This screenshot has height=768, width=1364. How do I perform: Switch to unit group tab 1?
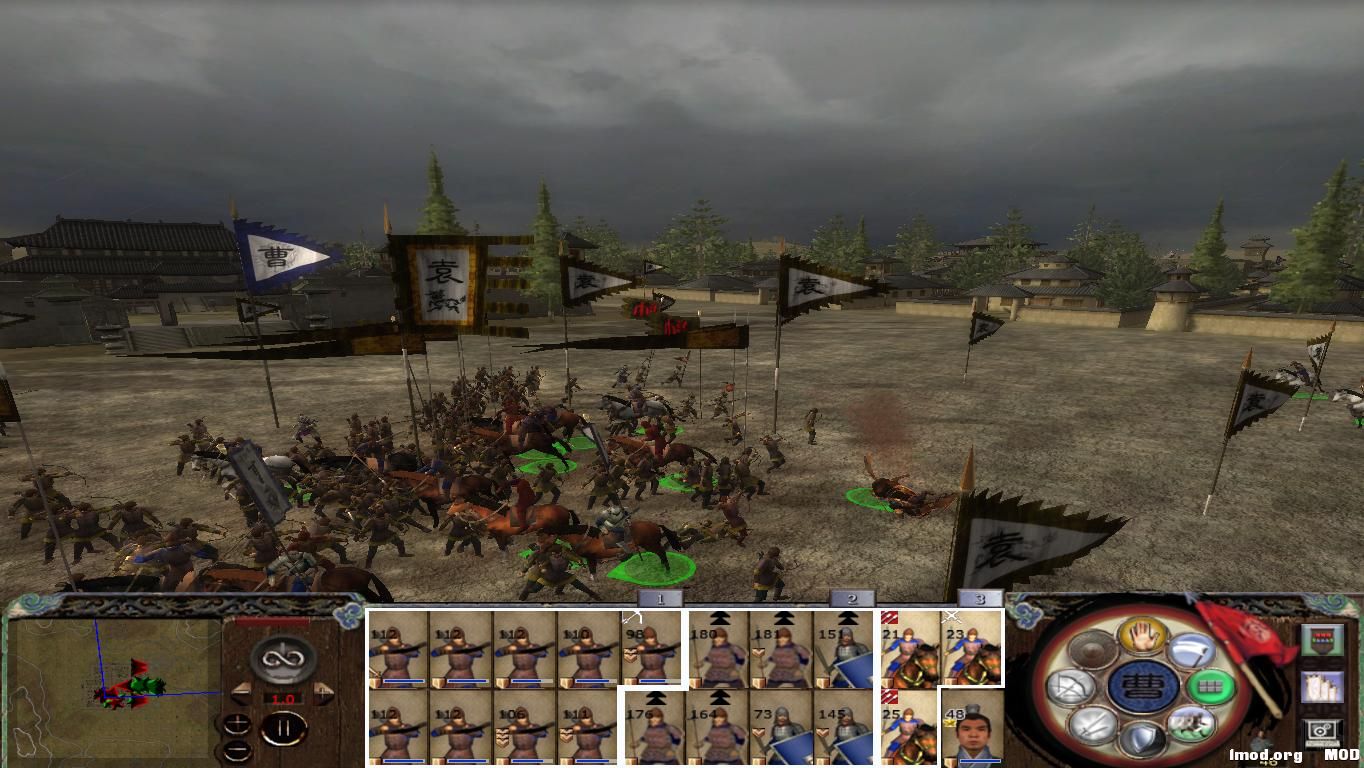[659, 599]
